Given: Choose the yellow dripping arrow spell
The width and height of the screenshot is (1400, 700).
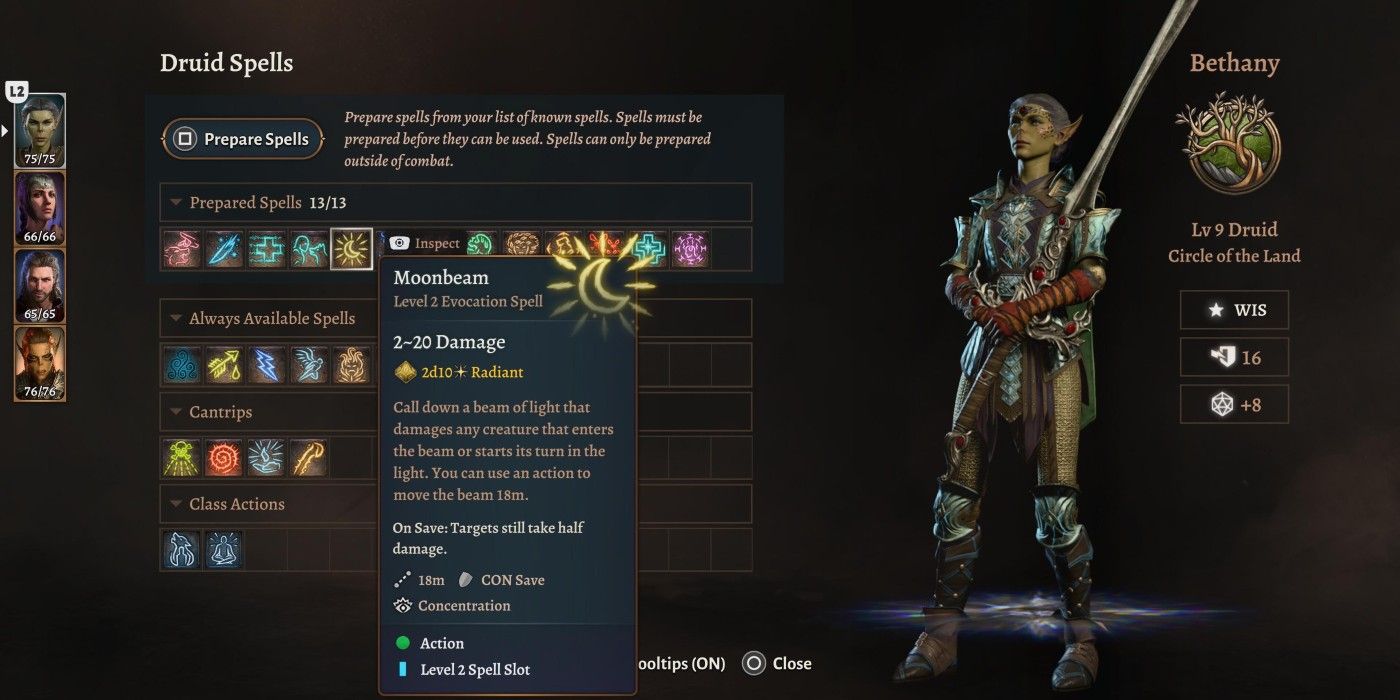Looking at the screenshot, I should pos(225,366).
